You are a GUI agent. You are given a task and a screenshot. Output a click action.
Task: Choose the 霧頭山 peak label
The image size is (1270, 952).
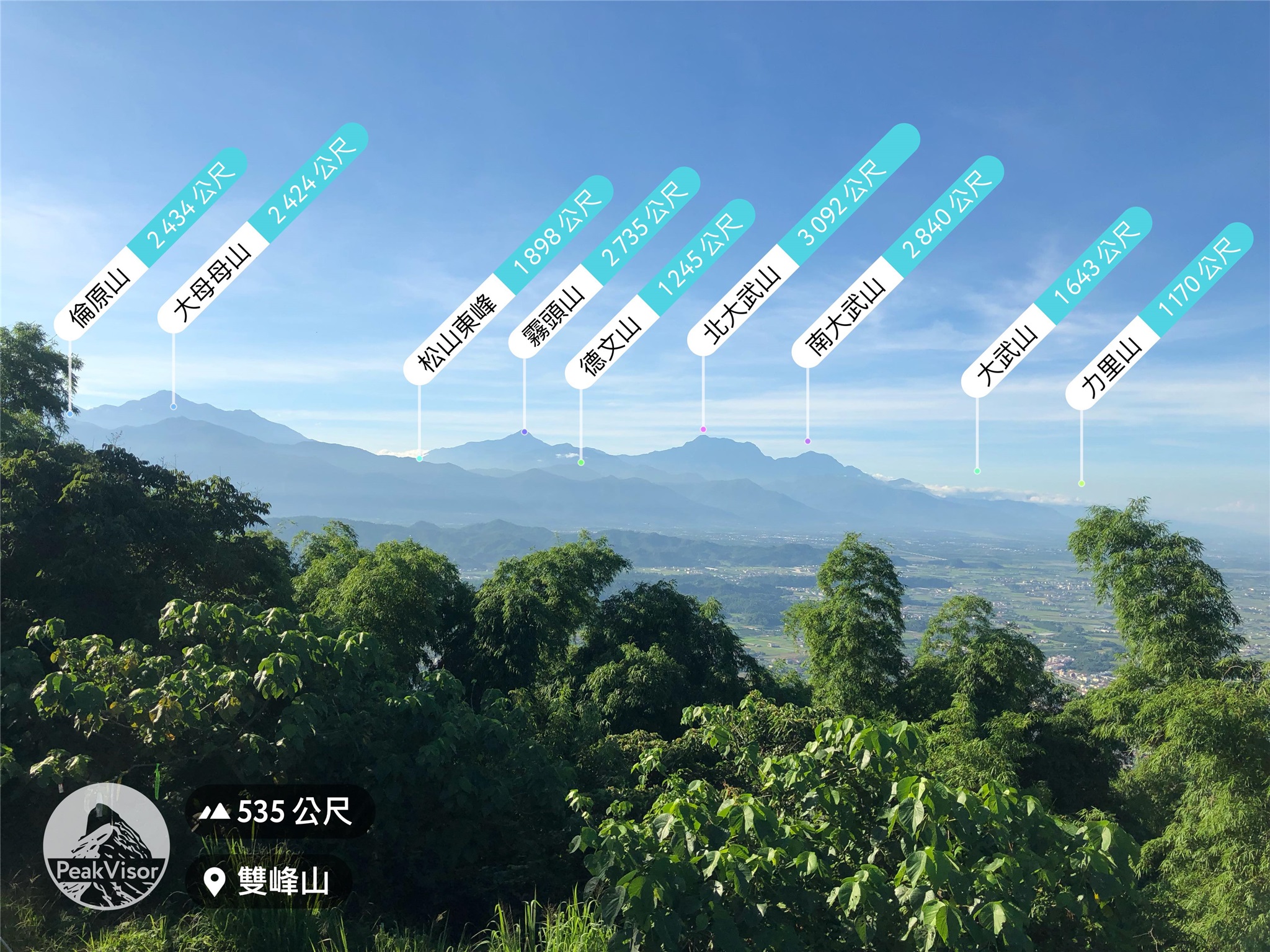(605, 262)
